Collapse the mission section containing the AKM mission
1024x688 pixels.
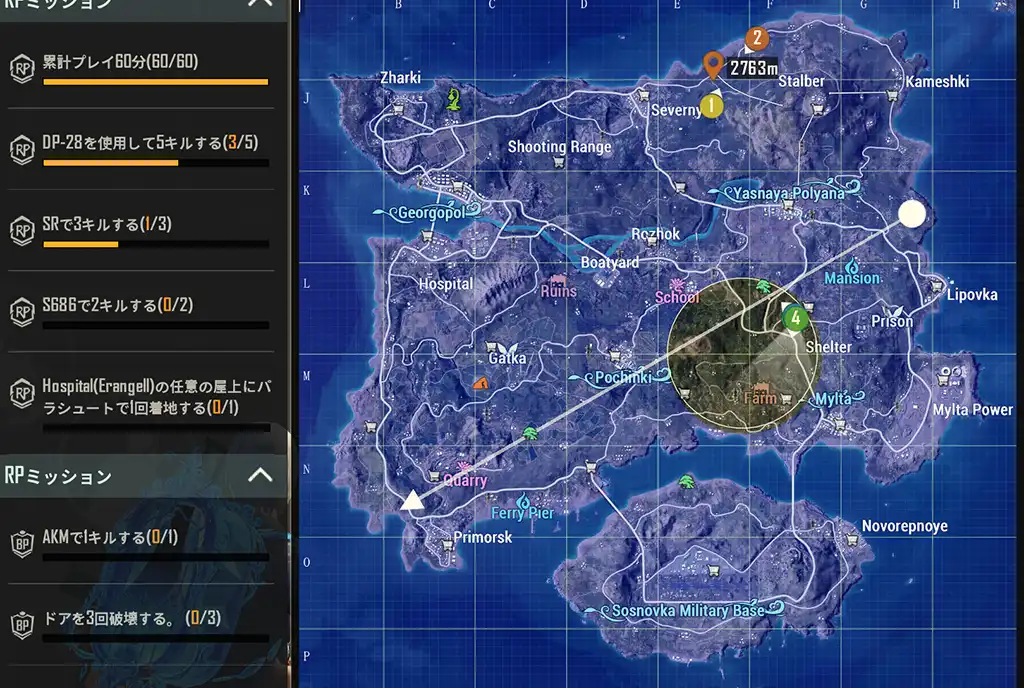(x=259, y=475)
